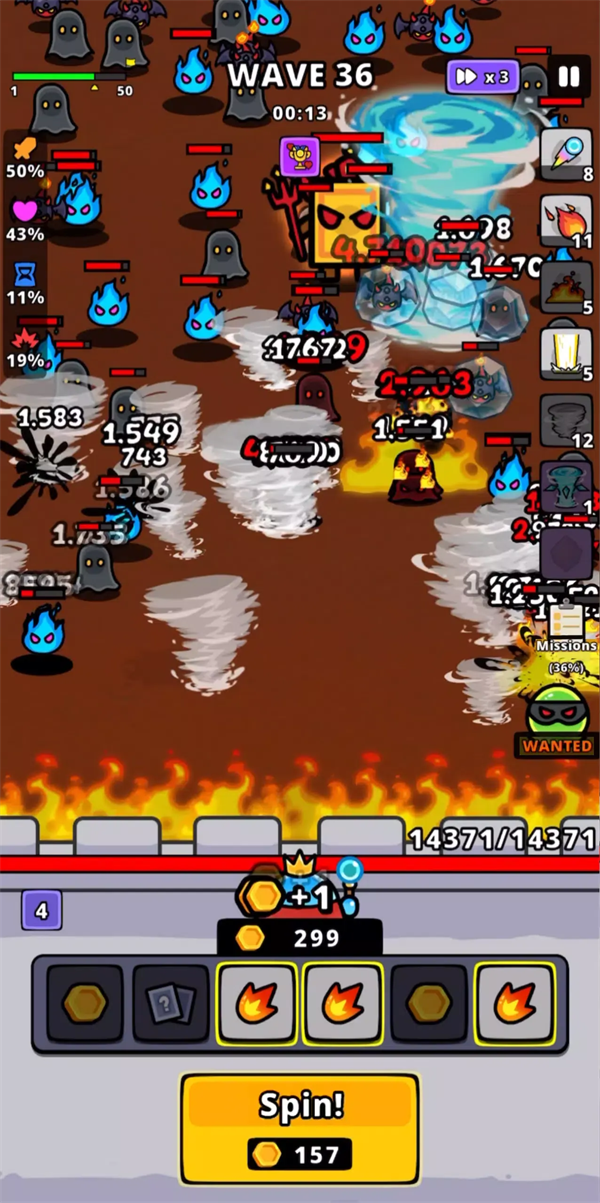Select the comet skill icon
Image resolution: width=600 pixels, height=1203 pixels.
(566, 152)
